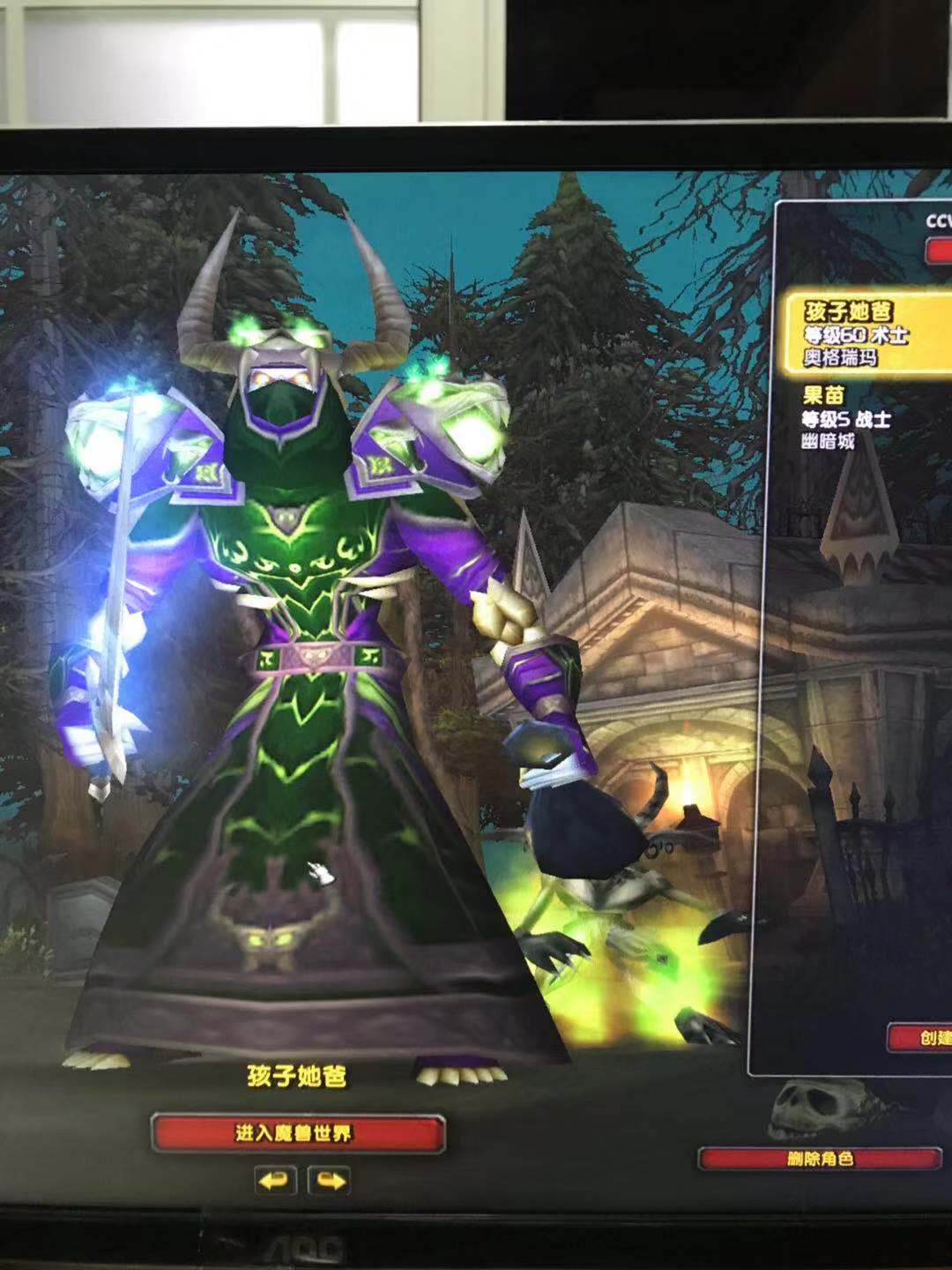The height and width of the screenshot is (1270, 952).
Task: Click the 删除角色 delete character button
Action: point(820,1159)
